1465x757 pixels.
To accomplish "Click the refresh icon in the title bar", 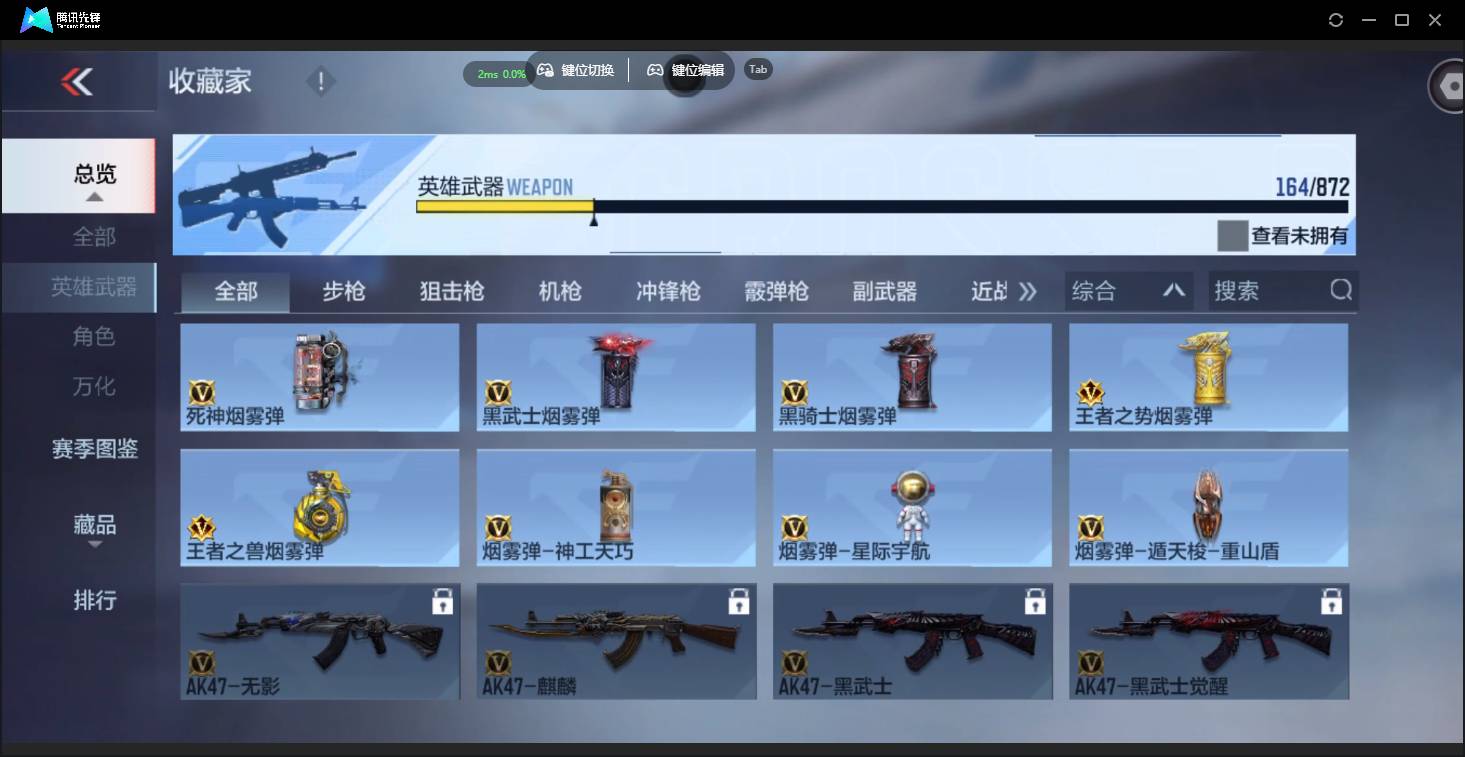I will 1336,19.
